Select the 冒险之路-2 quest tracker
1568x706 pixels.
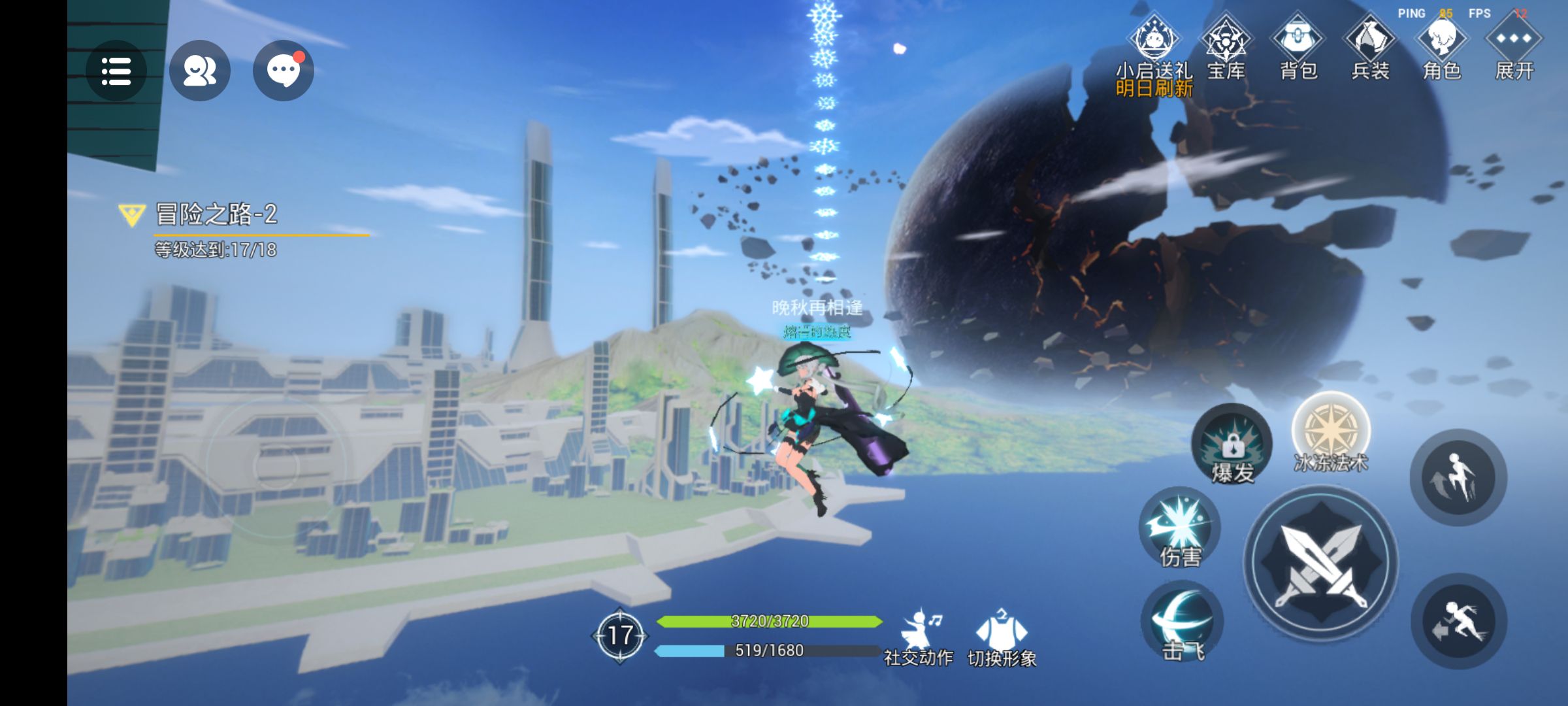point(216,214)
